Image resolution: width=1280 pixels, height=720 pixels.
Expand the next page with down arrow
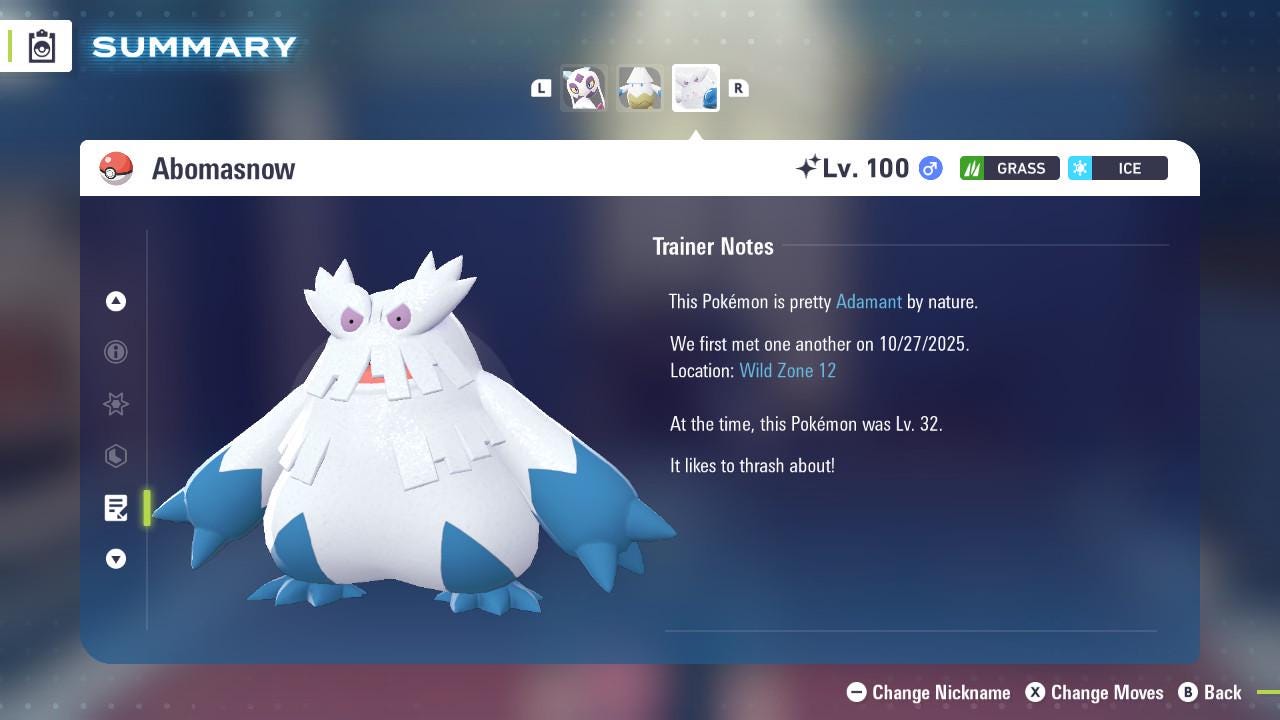click(115, 559)
